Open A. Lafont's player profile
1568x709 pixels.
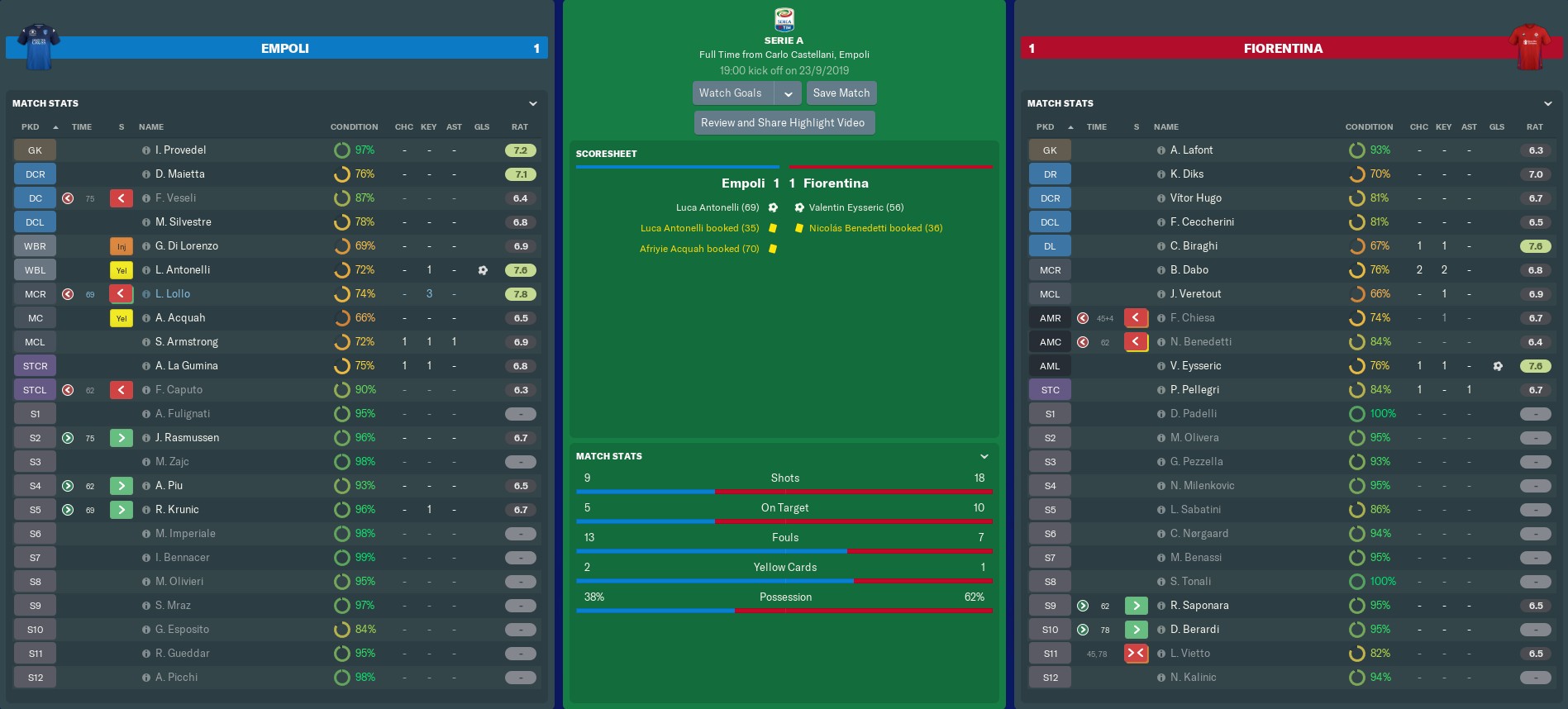point(1191,150)
